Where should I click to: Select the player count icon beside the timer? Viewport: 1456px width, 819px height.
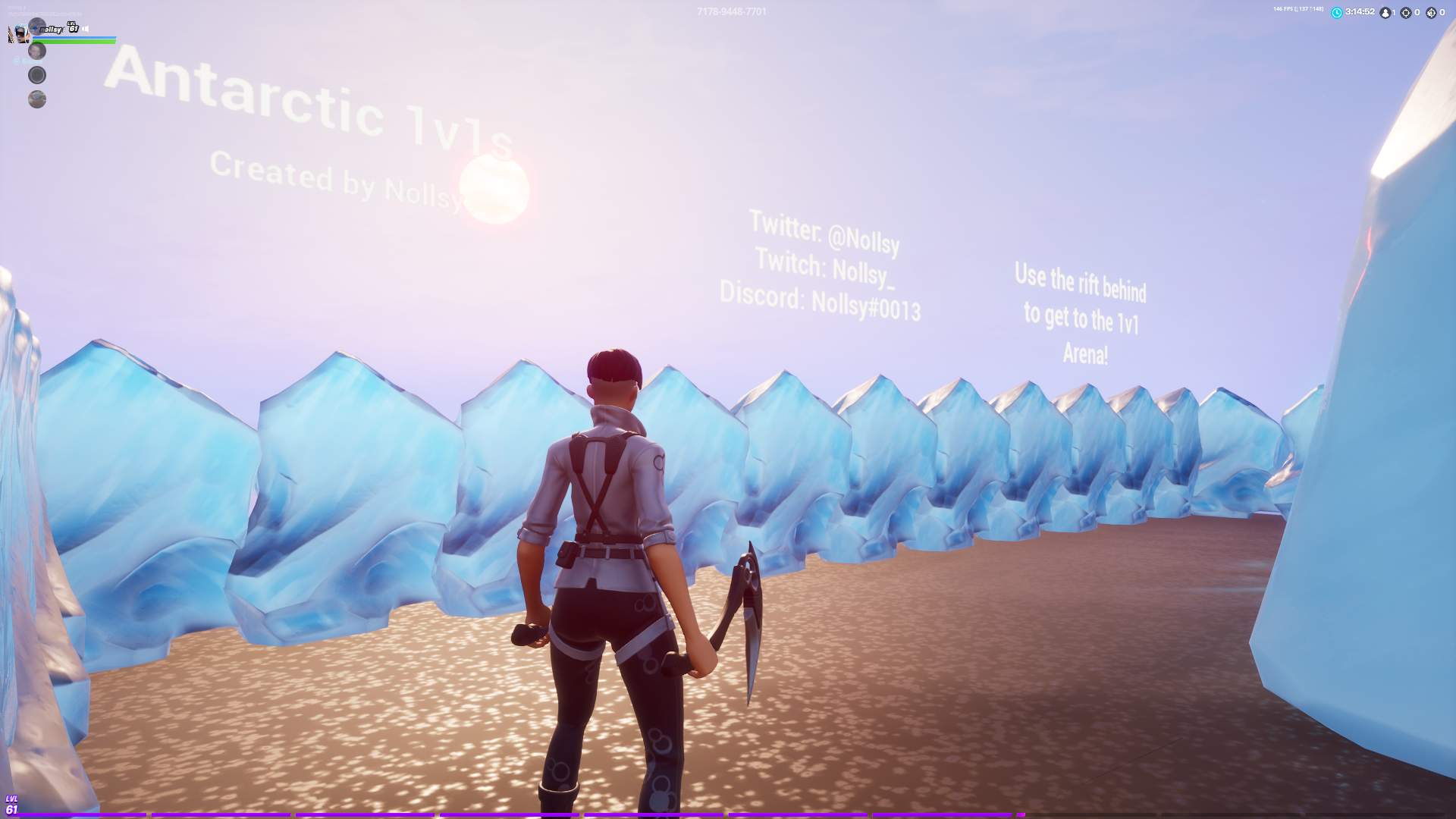click(1386, 12)
